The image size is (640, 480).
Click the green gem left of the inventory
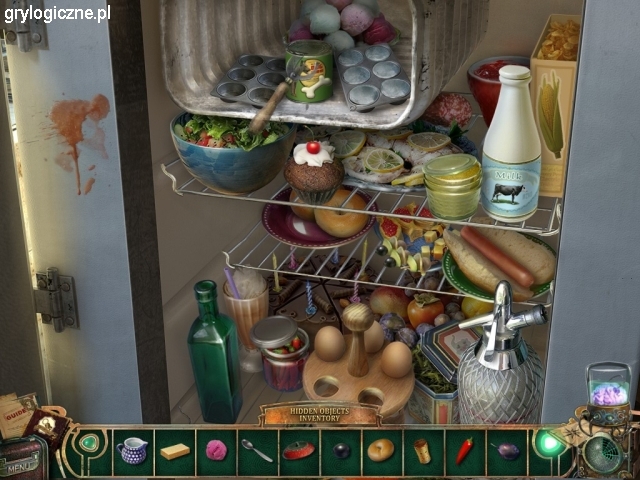click(90, 441)
